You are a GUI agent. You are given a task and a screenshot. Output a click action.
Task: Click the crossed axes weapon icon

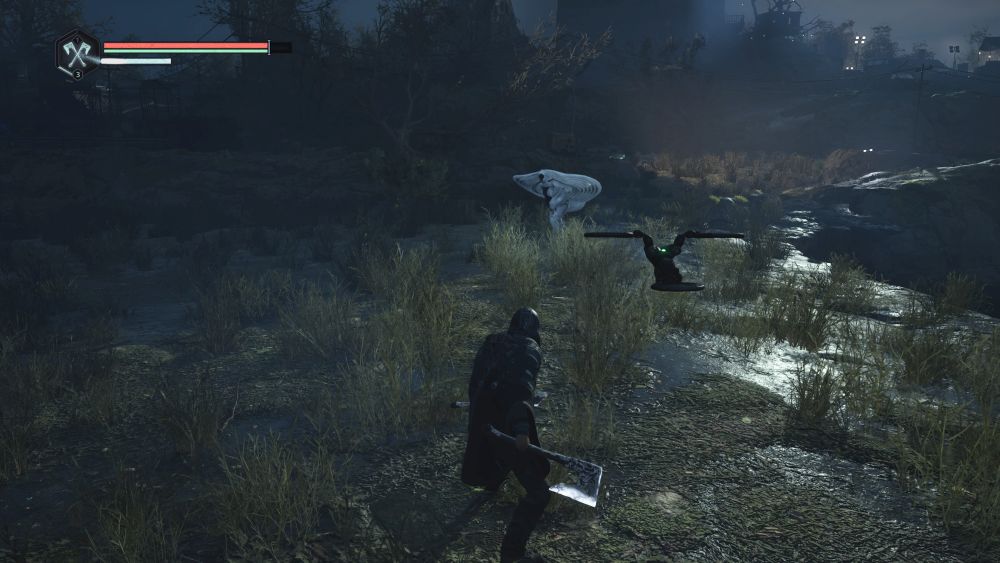75,51
